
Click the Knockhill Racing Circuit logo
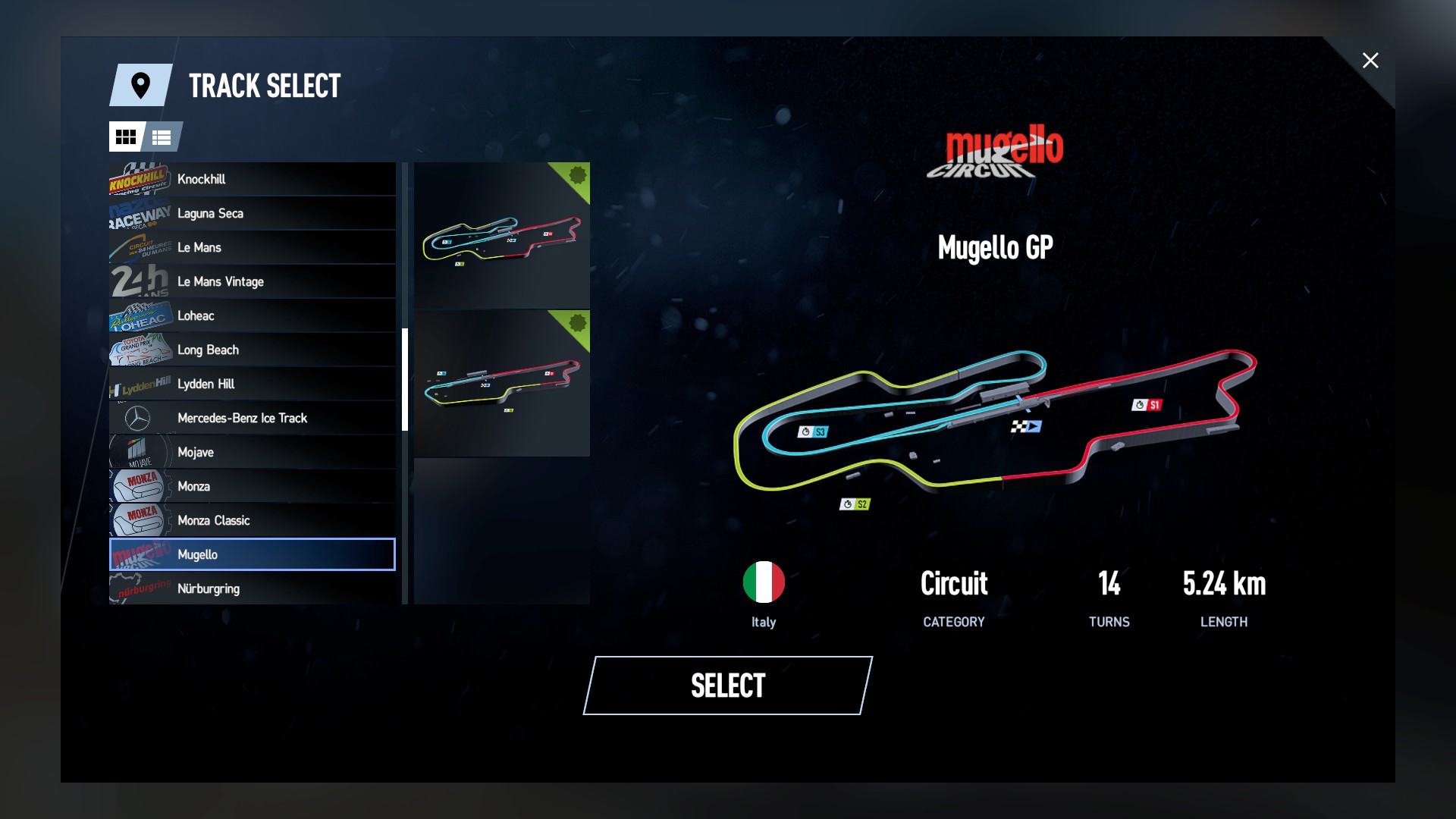138,179
